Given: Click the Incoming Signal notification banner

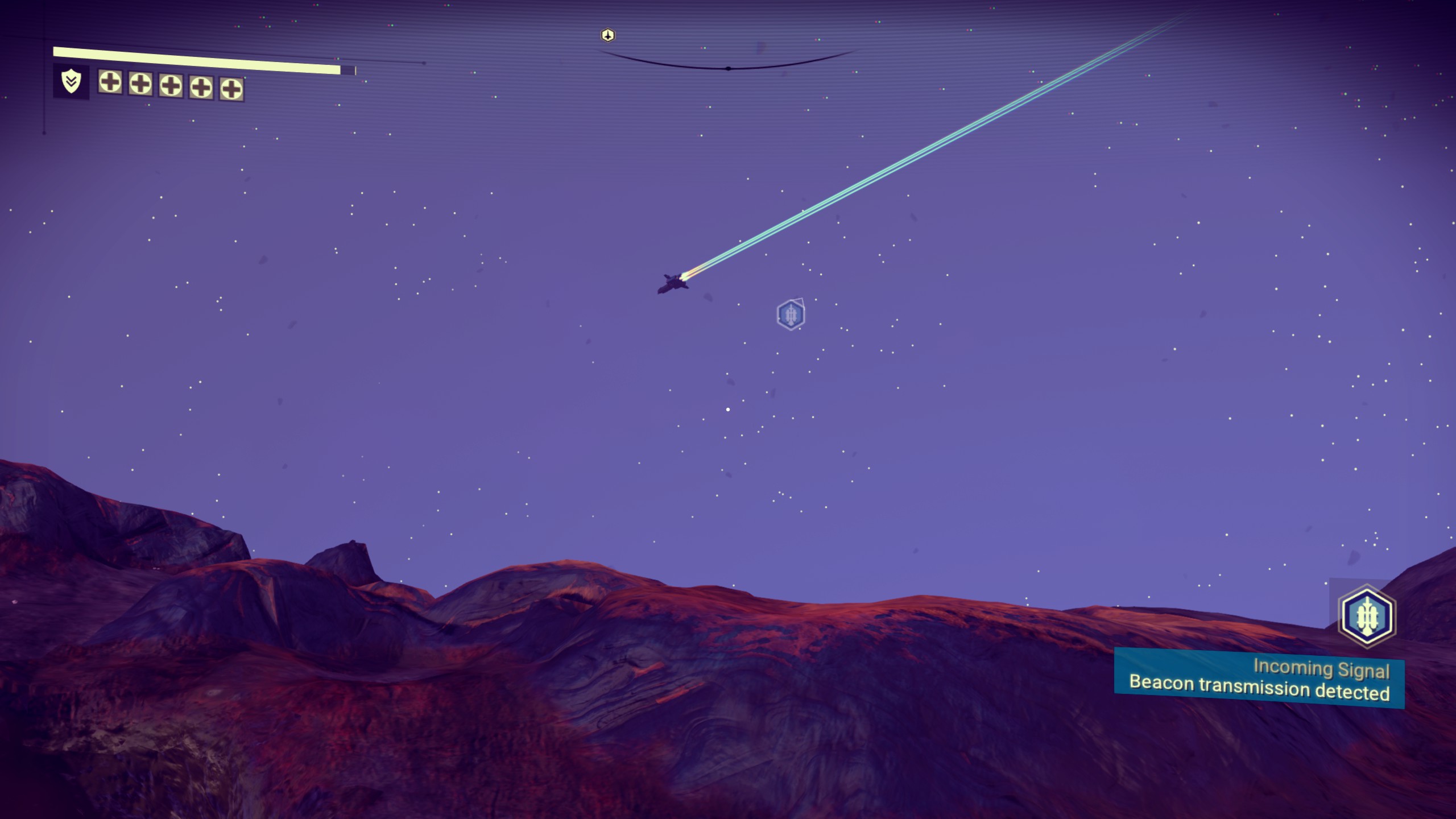Looking at the screenshot, I should [x=1259, y=680].
